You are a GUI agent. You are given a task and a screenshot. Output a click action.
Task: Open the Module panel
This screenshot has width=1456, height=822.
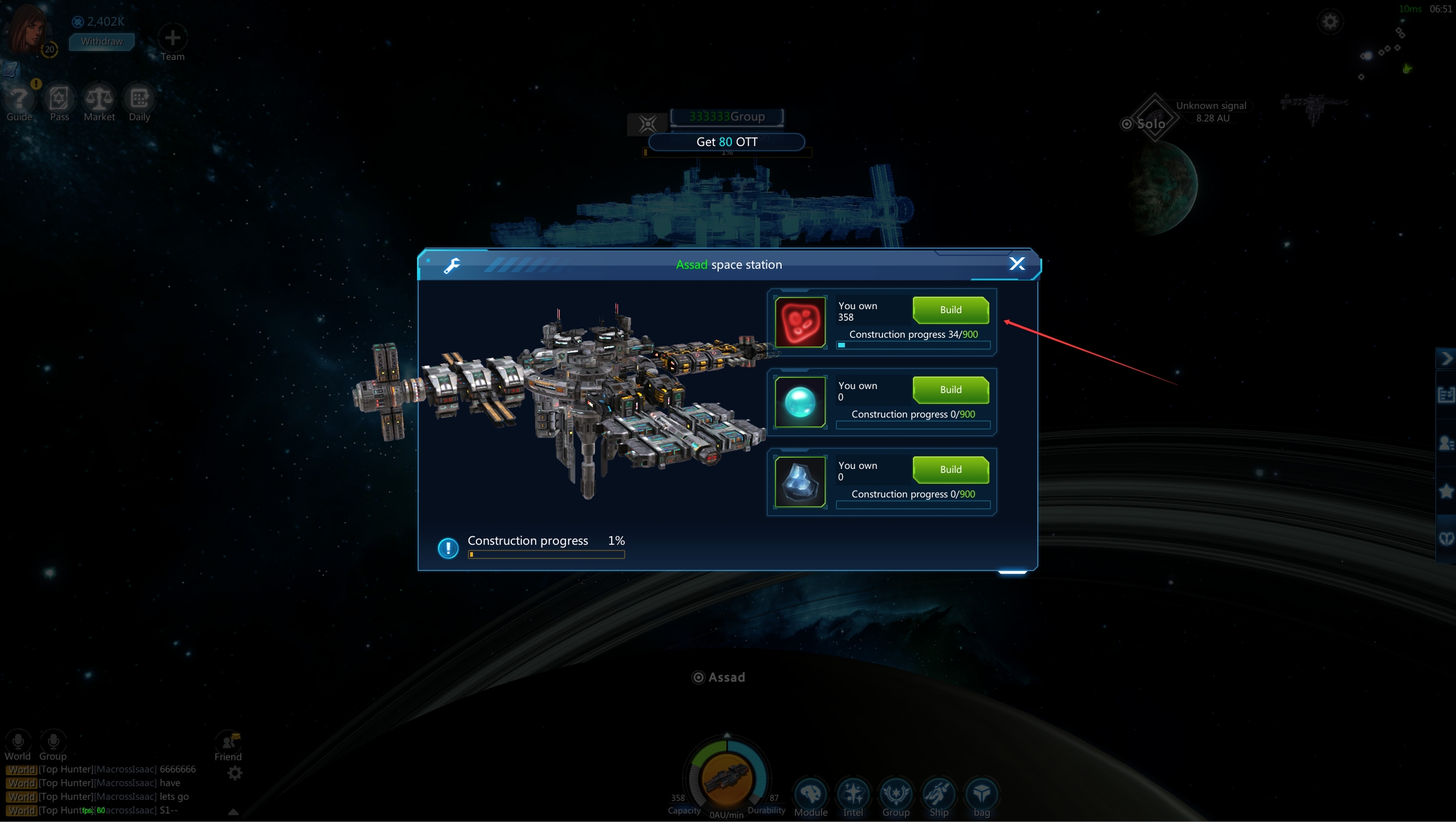pos(811,794)
